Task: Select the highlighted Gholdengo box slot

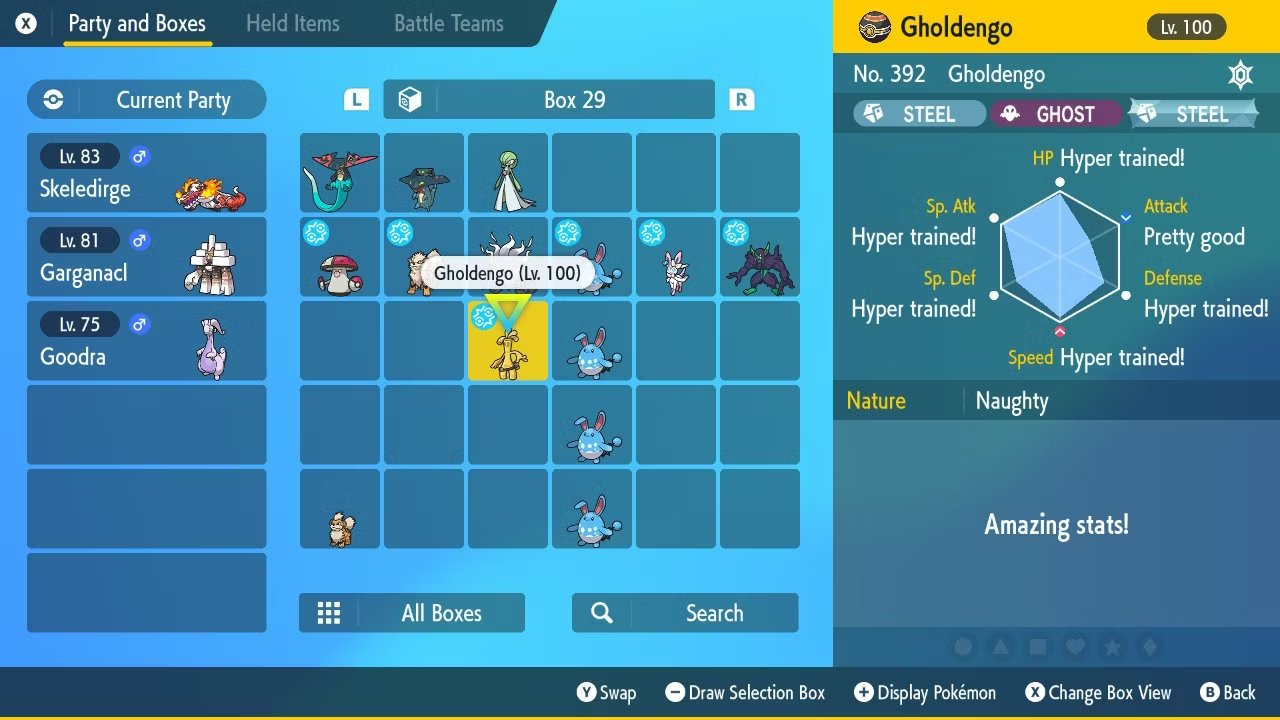Action: [508, 342]
